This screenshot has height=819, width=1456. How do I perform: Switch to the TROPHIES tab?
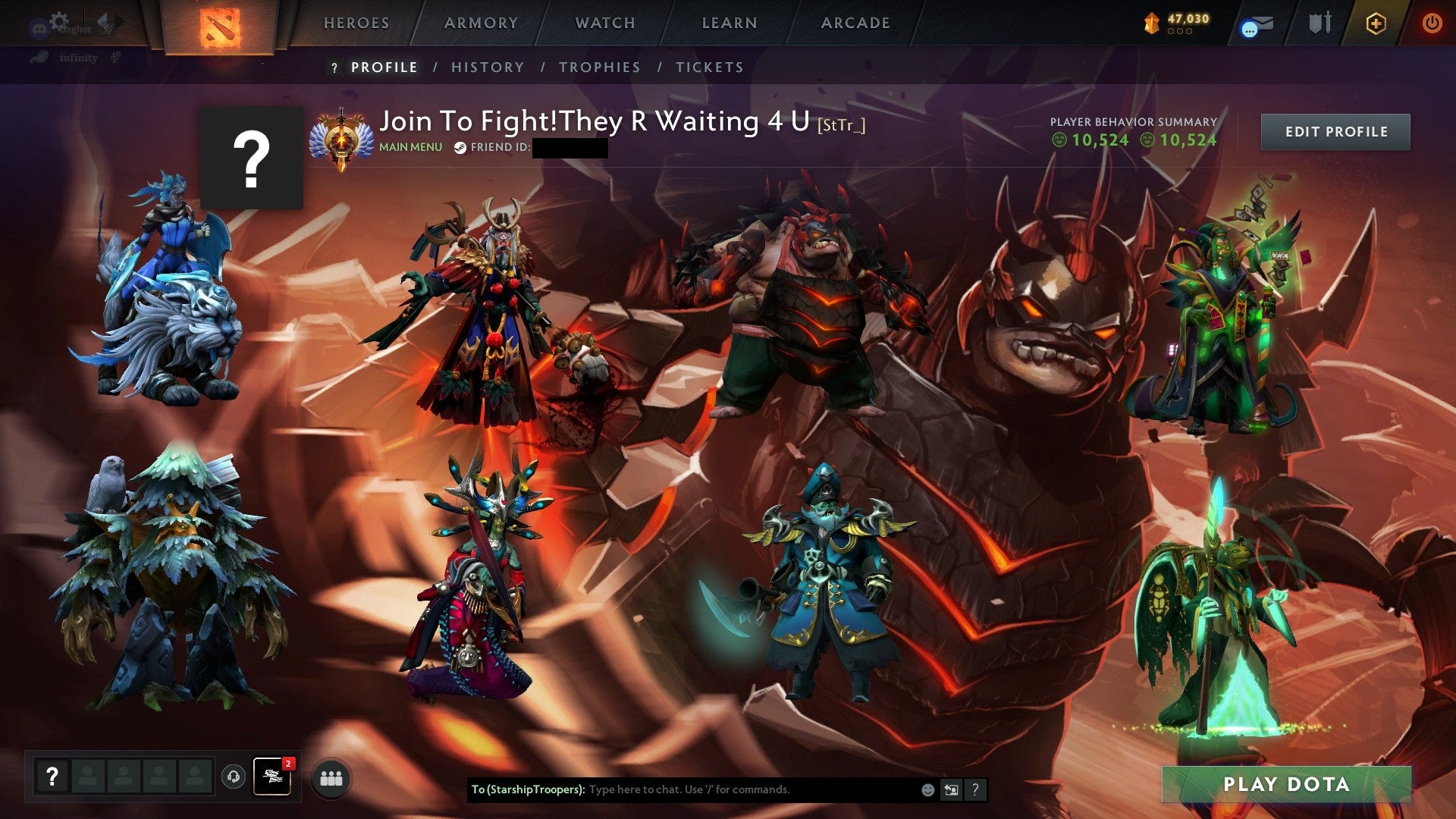pos(599,67)
